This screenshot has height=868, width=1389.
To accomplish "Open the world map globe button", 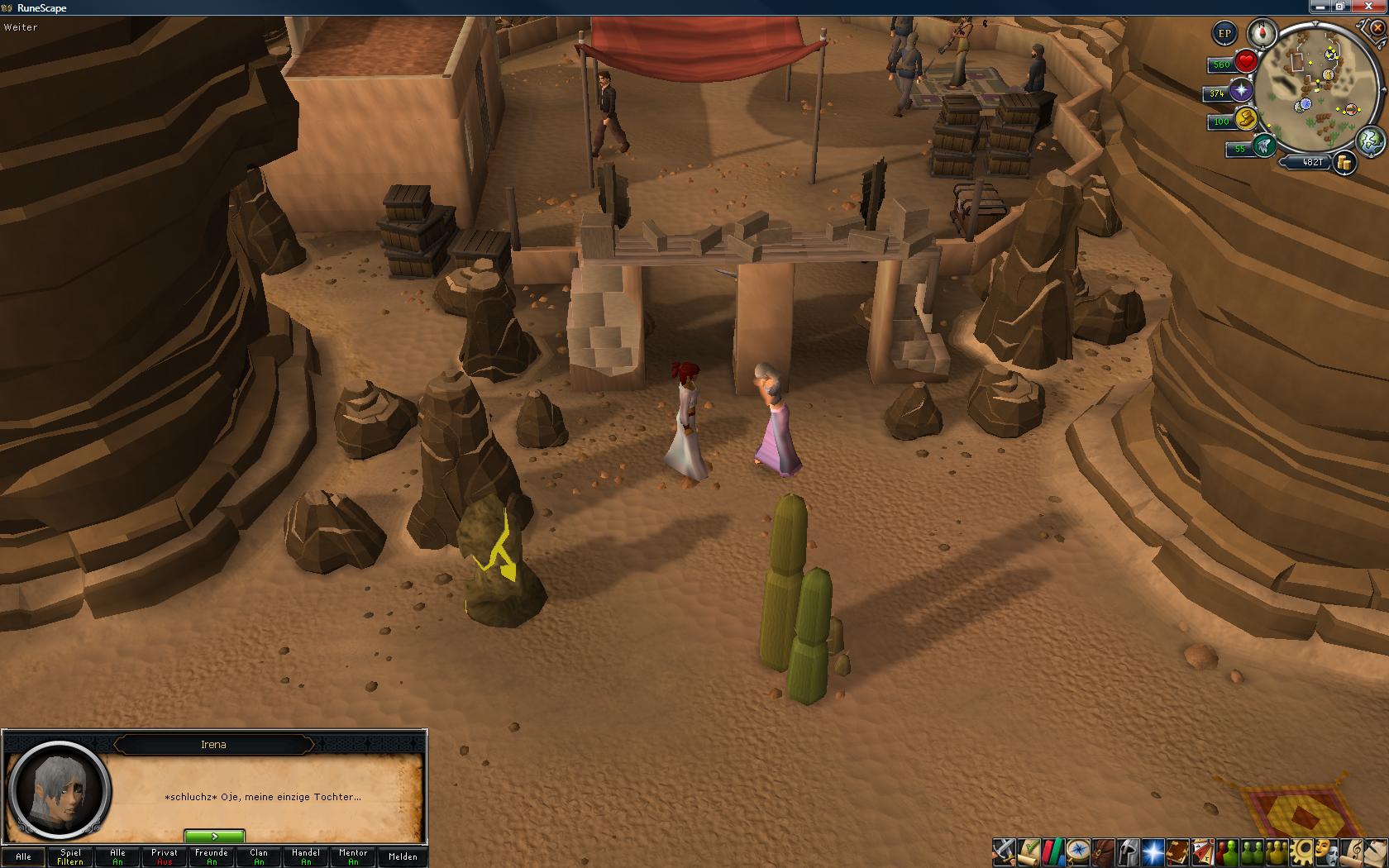I will click(x=1371, y=141).
